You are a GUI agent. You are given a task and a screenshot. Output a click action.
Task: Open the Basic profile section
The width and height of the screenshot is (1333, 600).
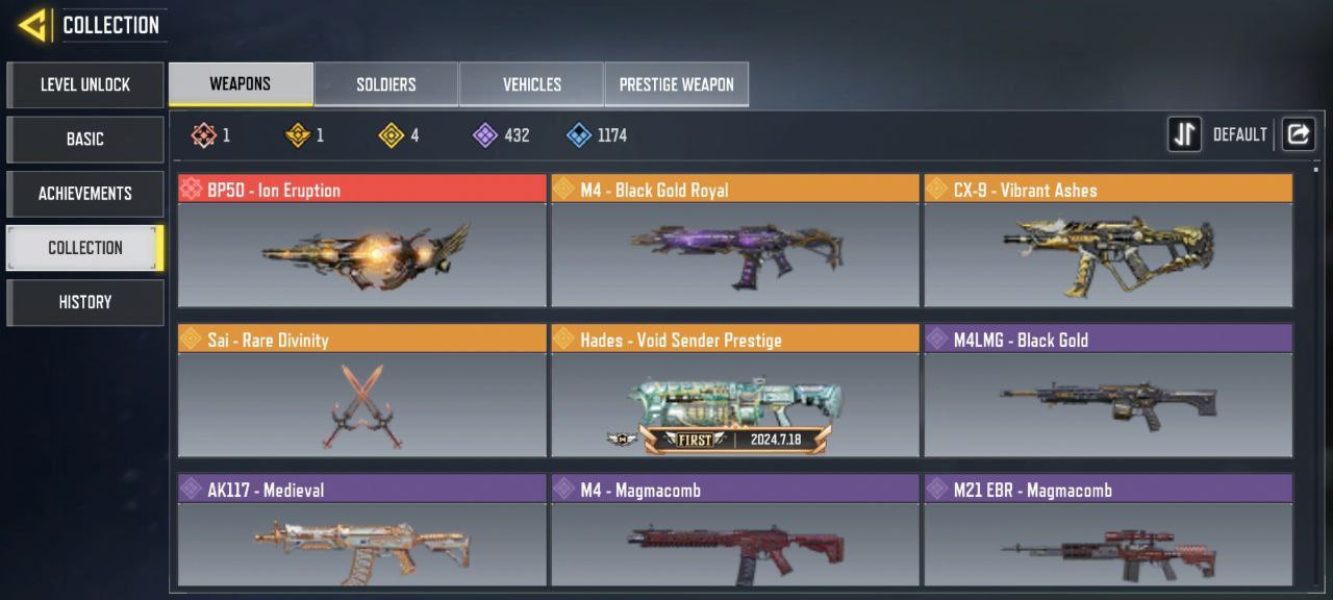[x=85, y=139]
